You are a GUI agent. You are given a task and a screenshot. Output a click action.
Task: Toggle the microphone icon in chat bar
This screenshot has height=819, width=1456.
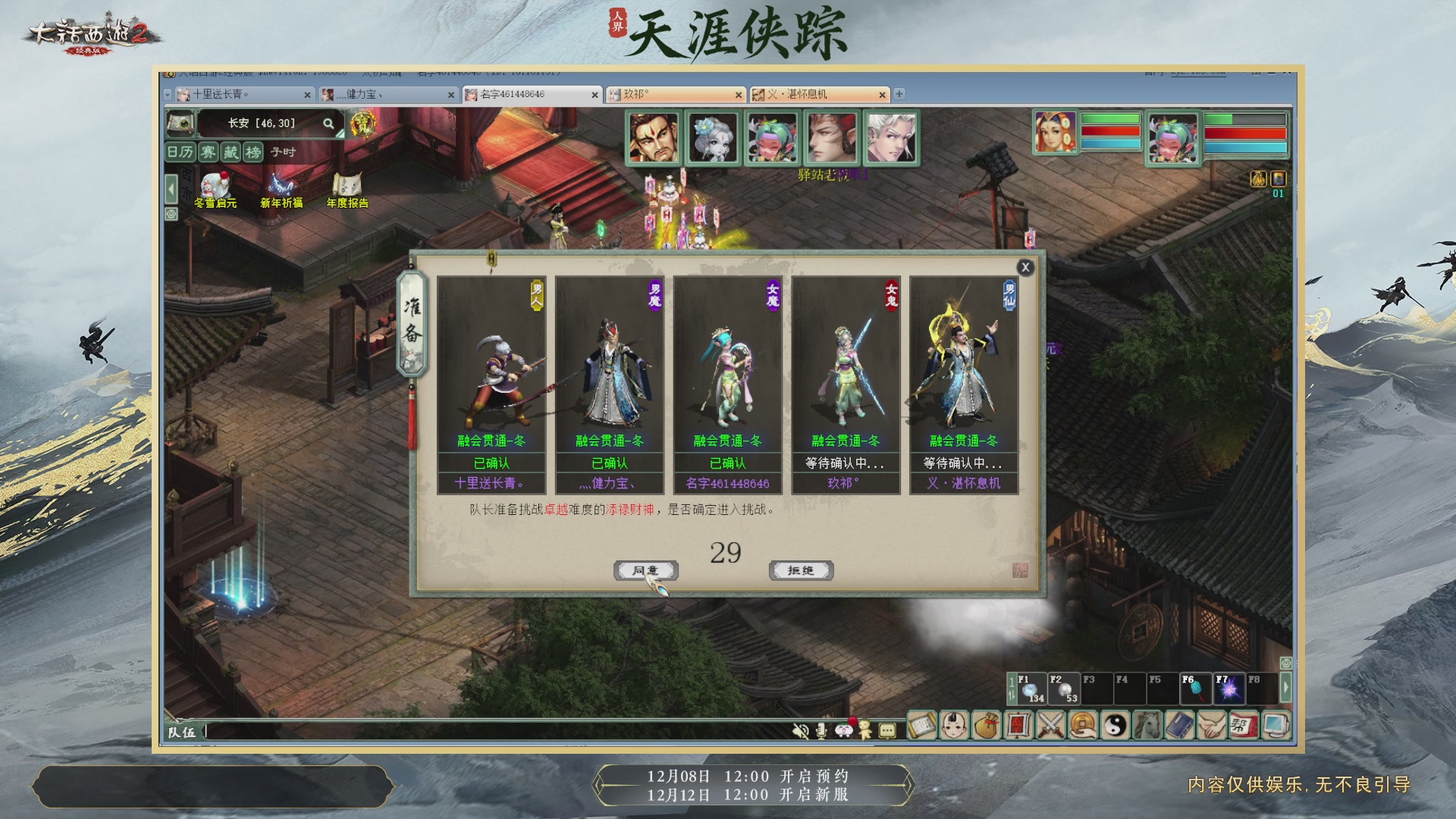(821, 732)
